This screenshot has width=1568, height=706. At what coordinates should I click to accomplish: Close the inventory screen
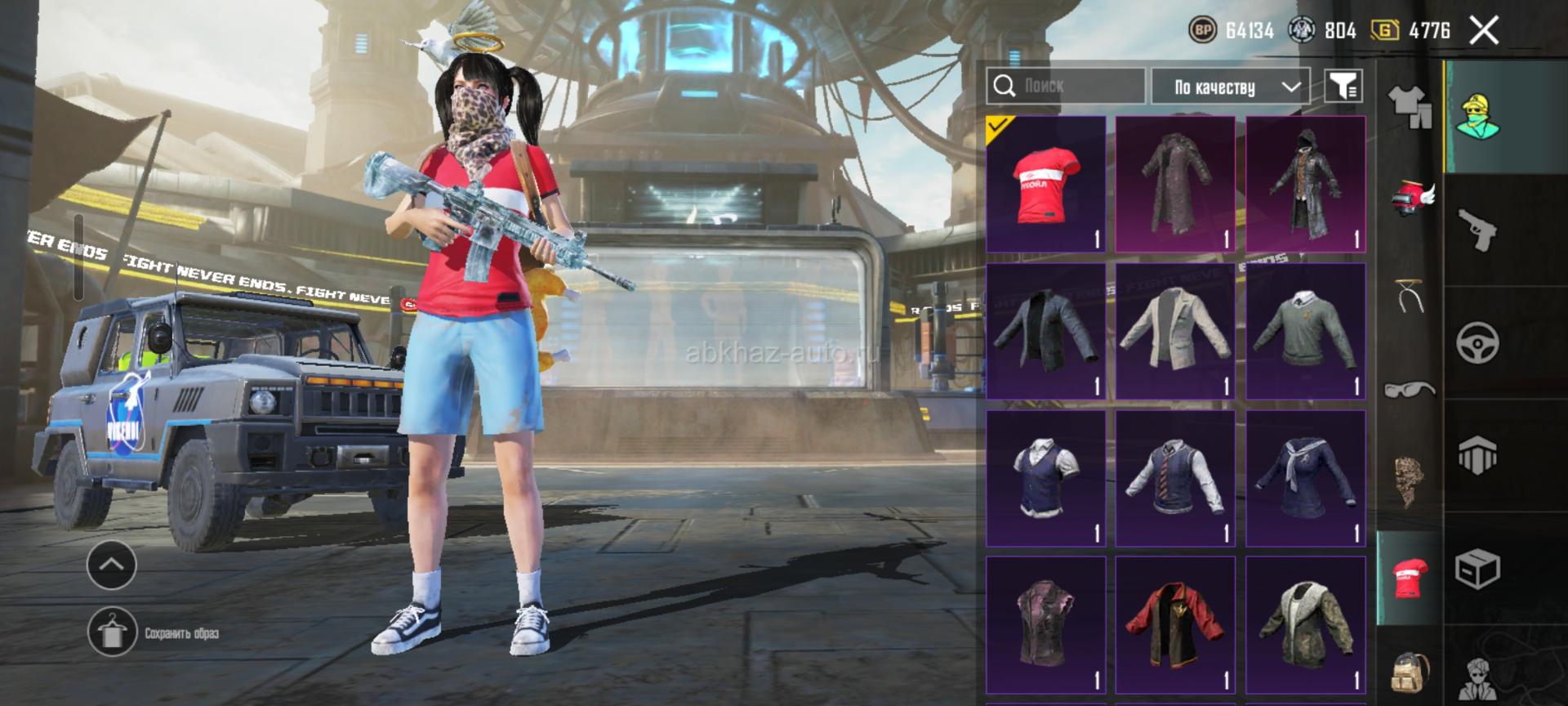1483,31
